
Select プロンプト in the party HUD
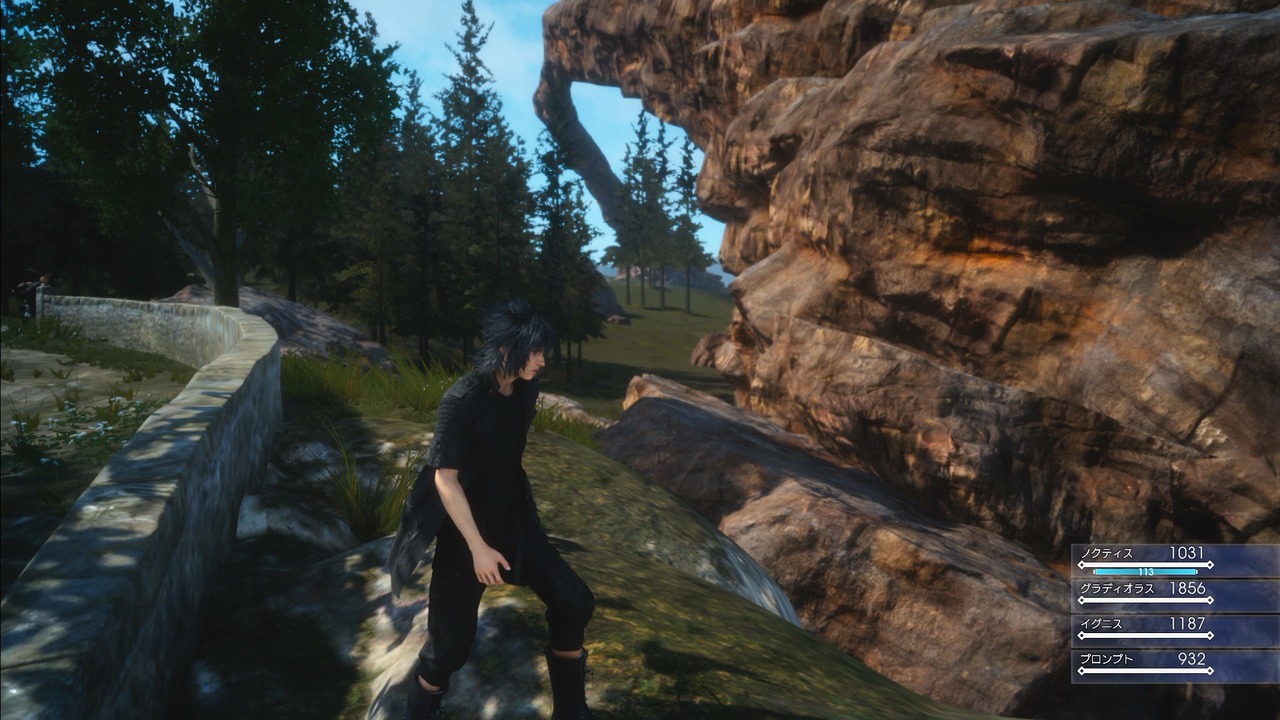[1105, 659]
